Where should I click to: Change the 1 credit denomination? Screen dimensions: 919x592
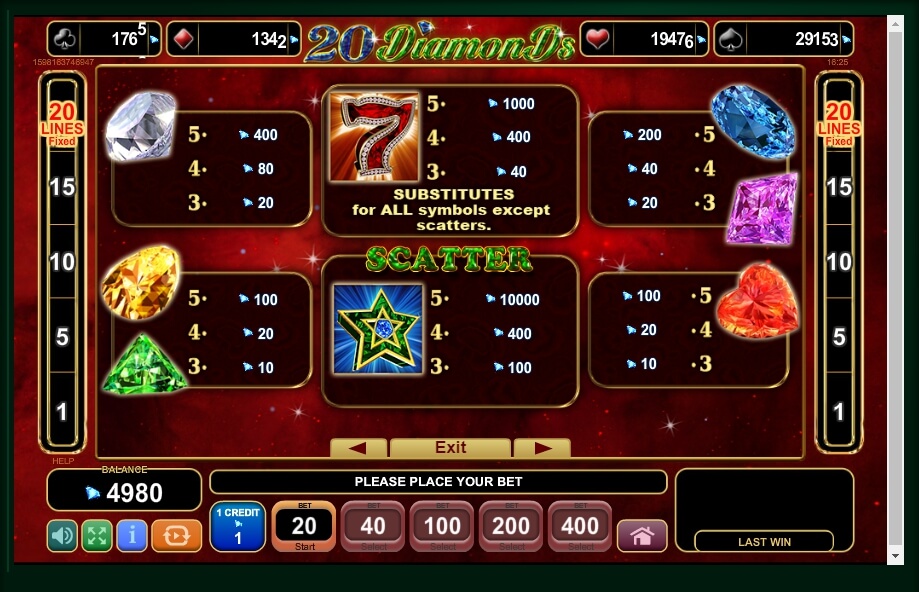pyautogui.click(x=237, y=526)
